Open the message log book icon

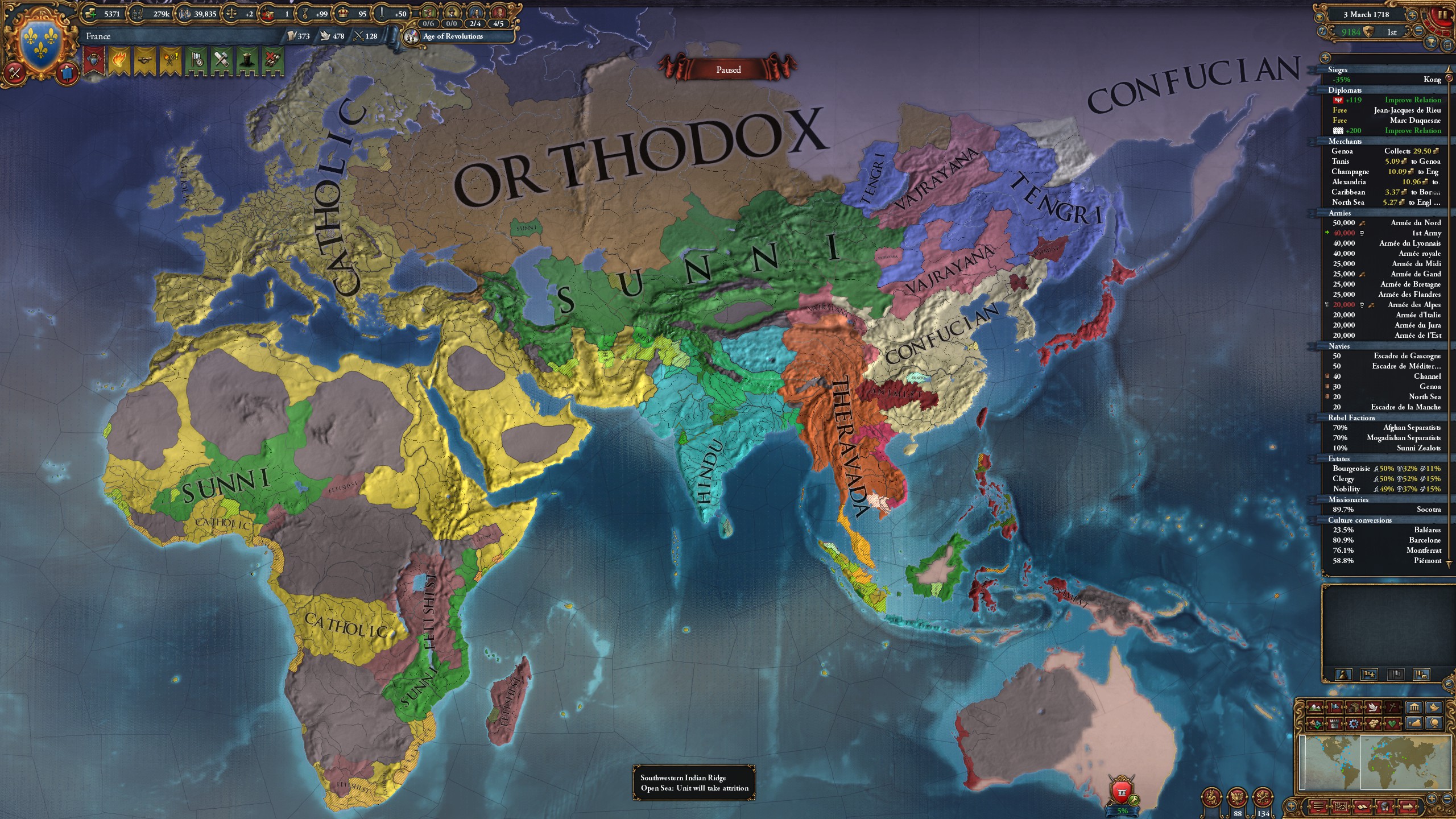1363,807
